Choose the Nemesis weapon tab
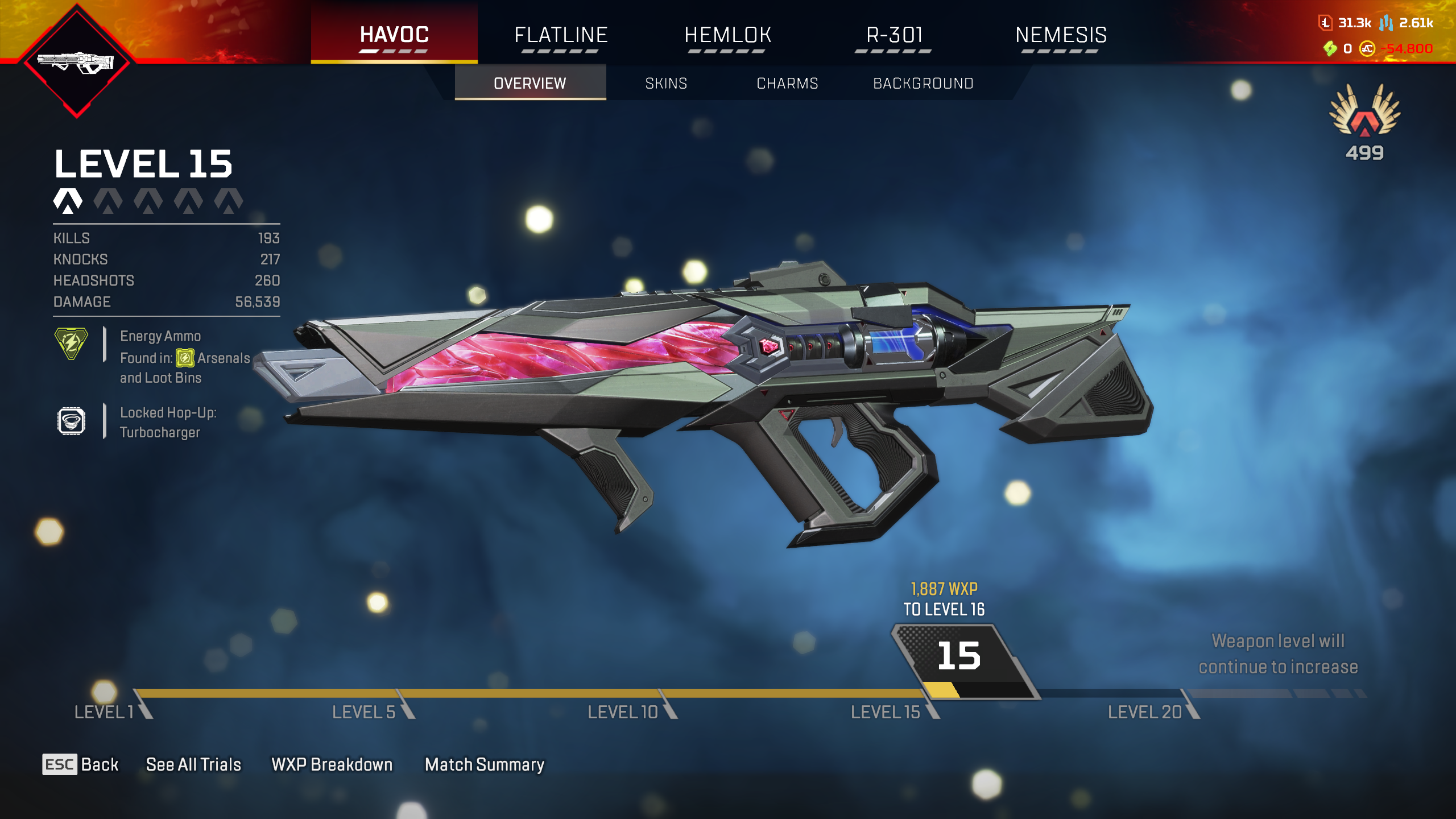 [x=1061, y=35]
